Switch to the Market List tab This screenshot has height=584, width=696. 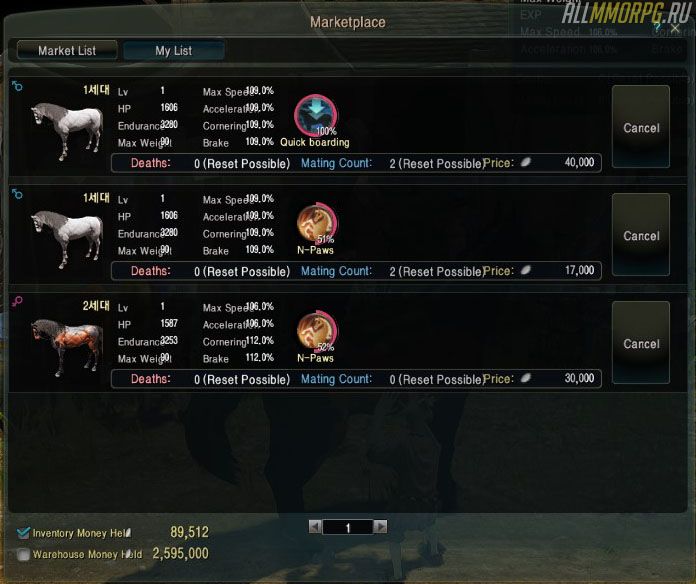(x=67, y=50)
